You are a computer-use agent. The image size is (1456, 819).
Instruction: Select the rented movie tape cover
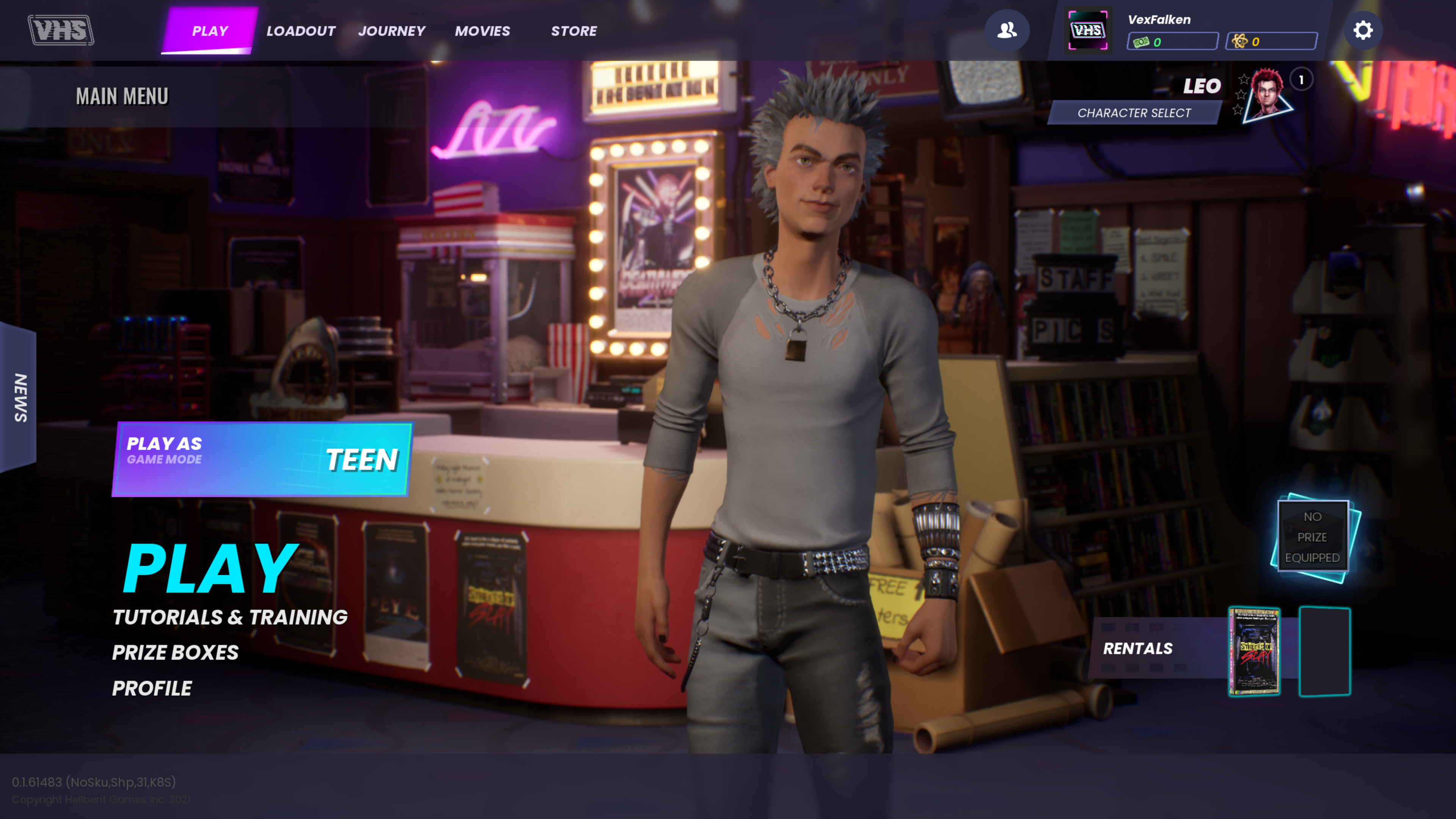(x=1254, y=651)
